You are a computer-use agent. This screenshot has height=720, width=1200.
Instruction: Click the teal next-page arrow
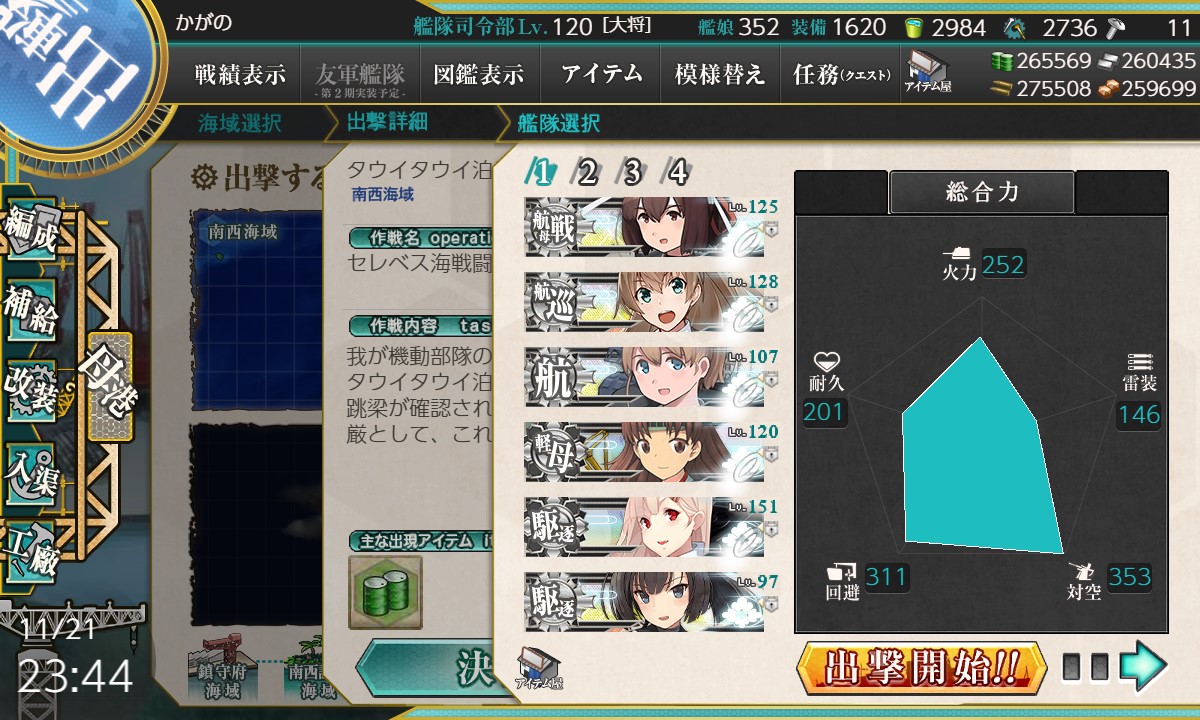(x=1143, y=667)
